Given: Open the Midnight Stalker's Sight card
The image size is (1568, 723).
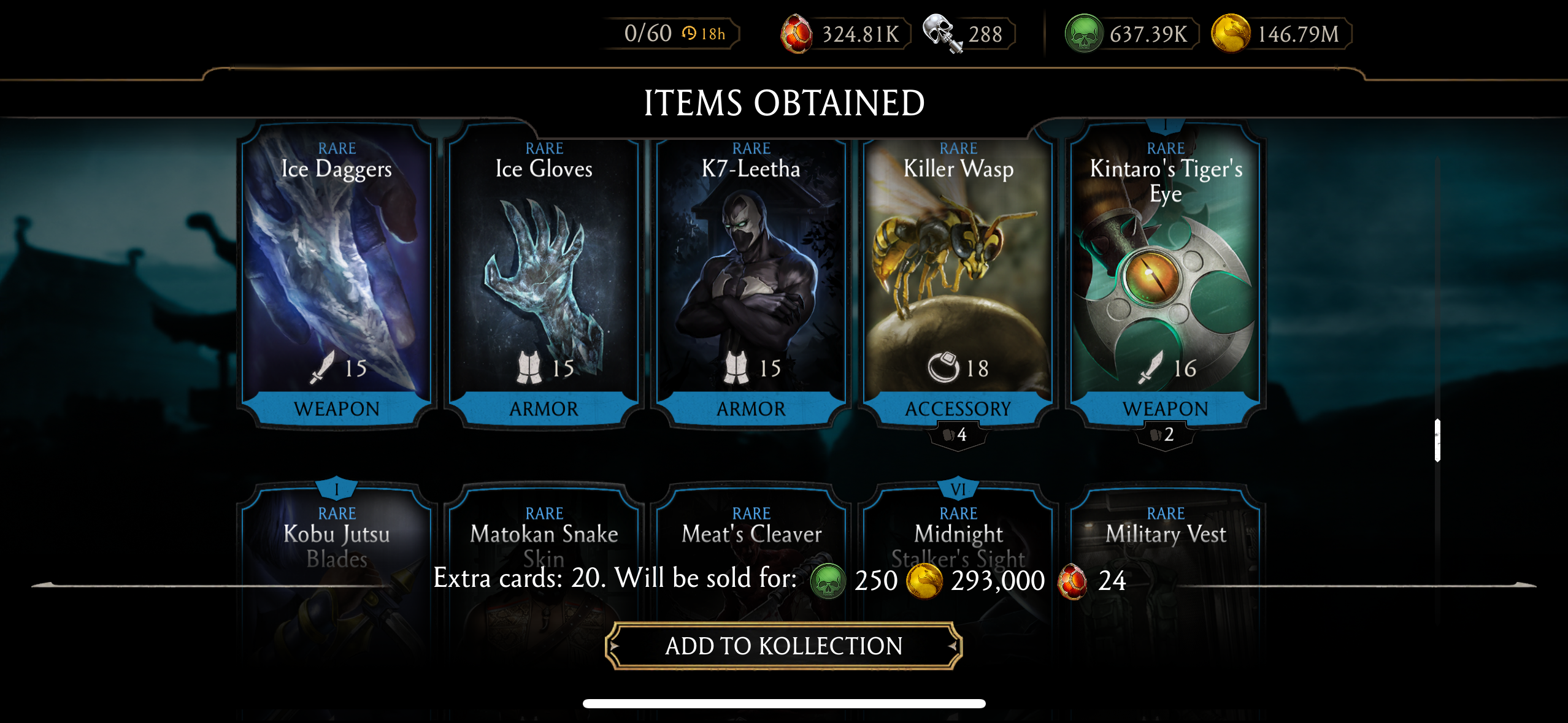Looking at the screenshot, I should [958, 540].
